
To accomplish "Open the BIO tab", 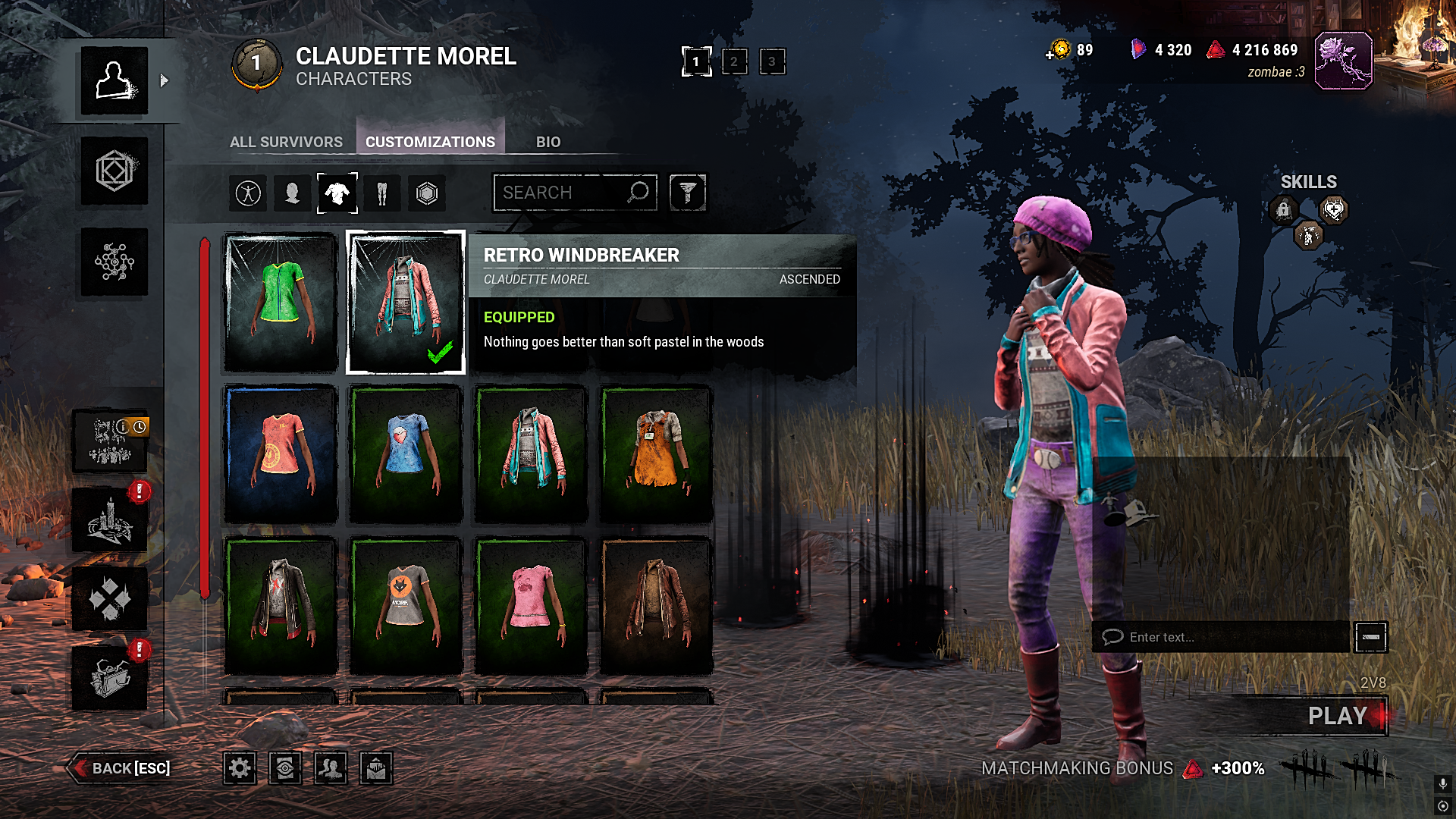I will 548,142.
